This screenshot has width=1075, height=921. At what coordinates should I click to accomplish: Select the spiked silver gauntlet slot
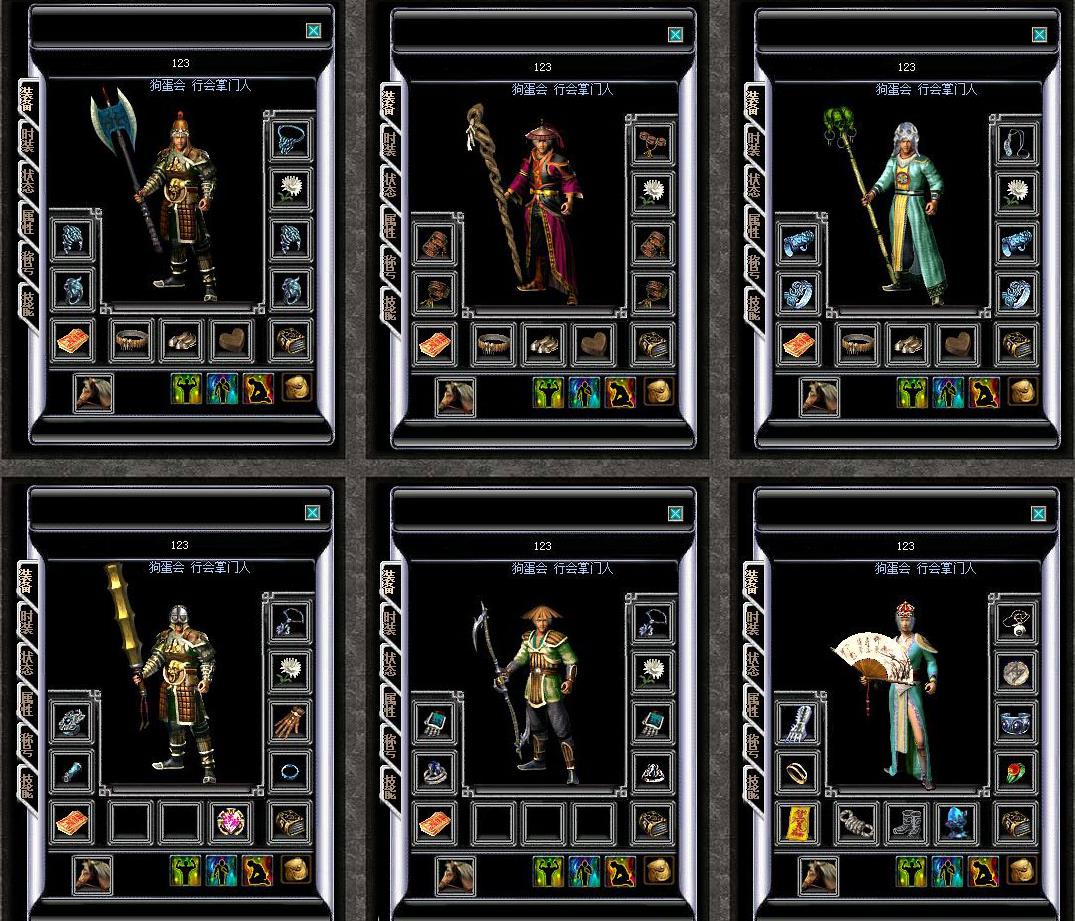(x=798, y=721)
